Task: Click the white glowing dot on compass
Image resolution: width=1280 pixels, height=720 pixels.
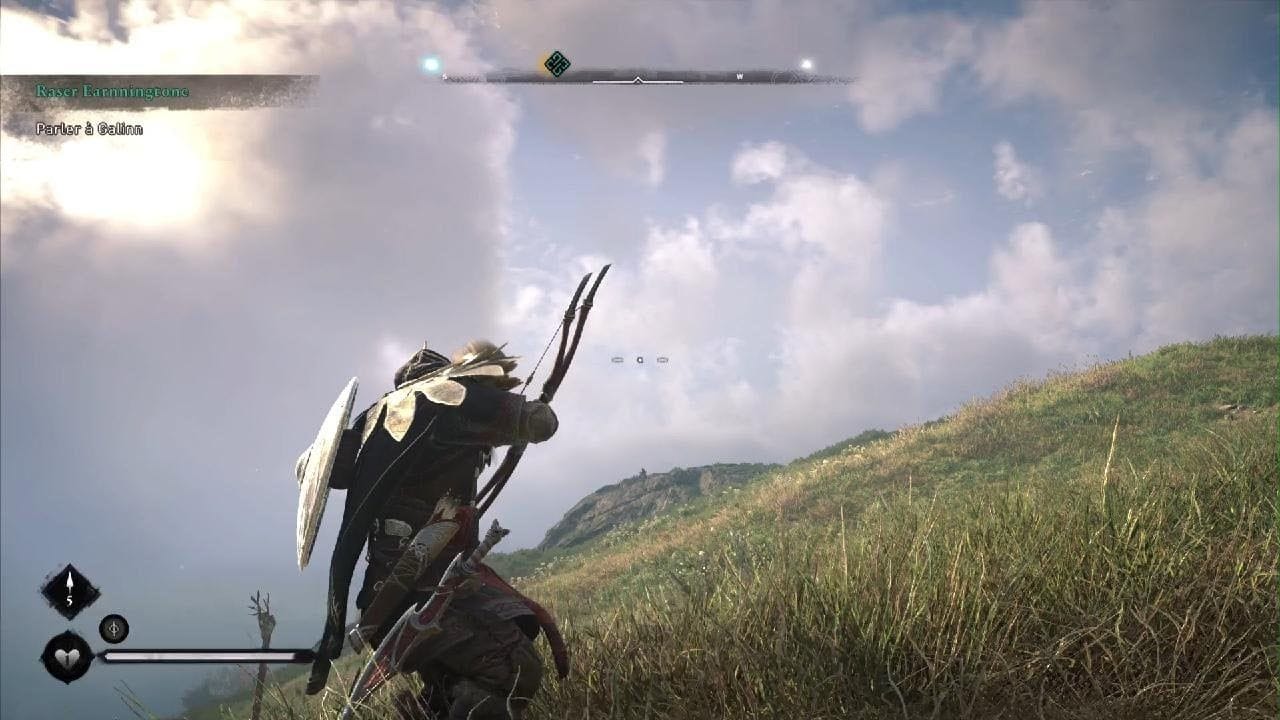Action: click(806, 65)
